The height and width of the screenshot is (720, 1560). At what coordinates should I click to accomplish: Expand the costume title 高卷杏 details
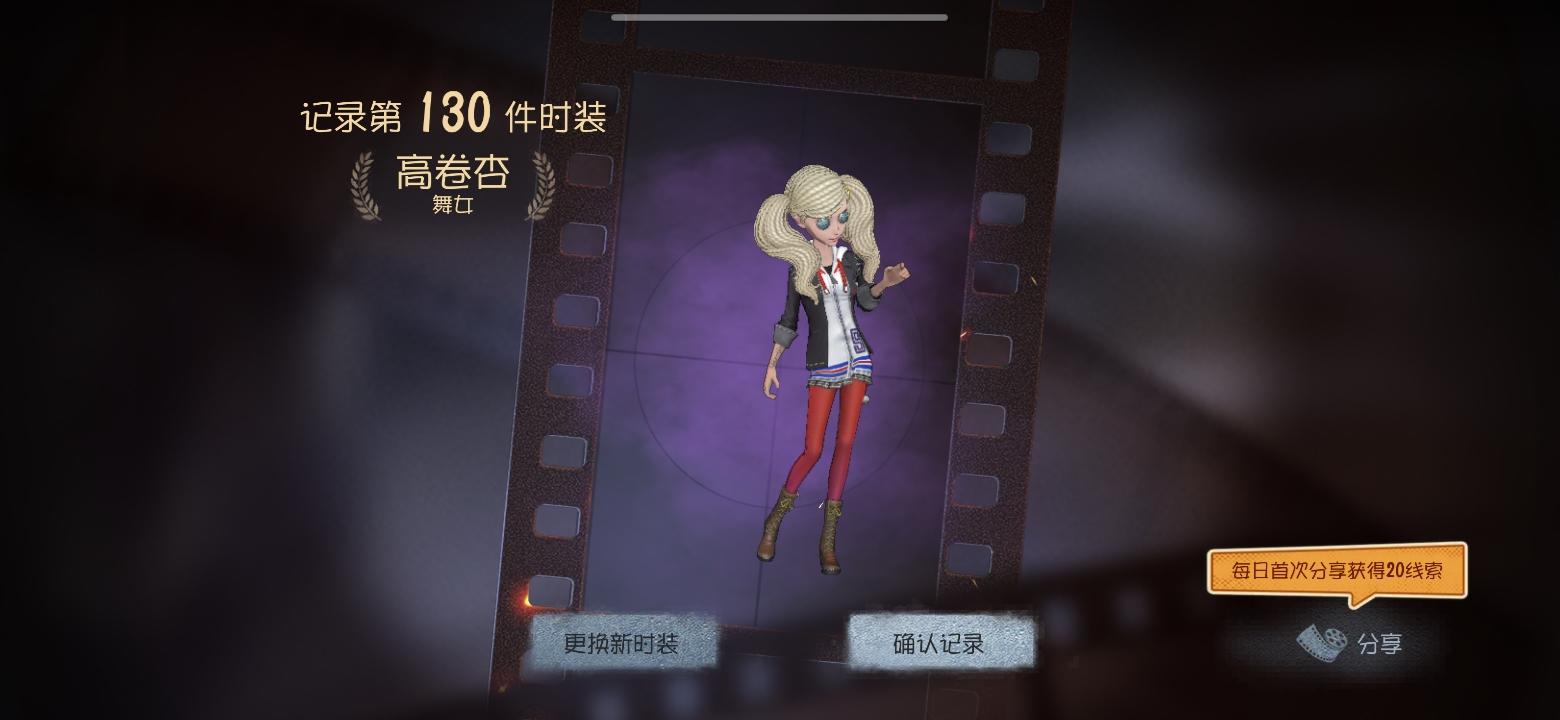coord(452,172)
